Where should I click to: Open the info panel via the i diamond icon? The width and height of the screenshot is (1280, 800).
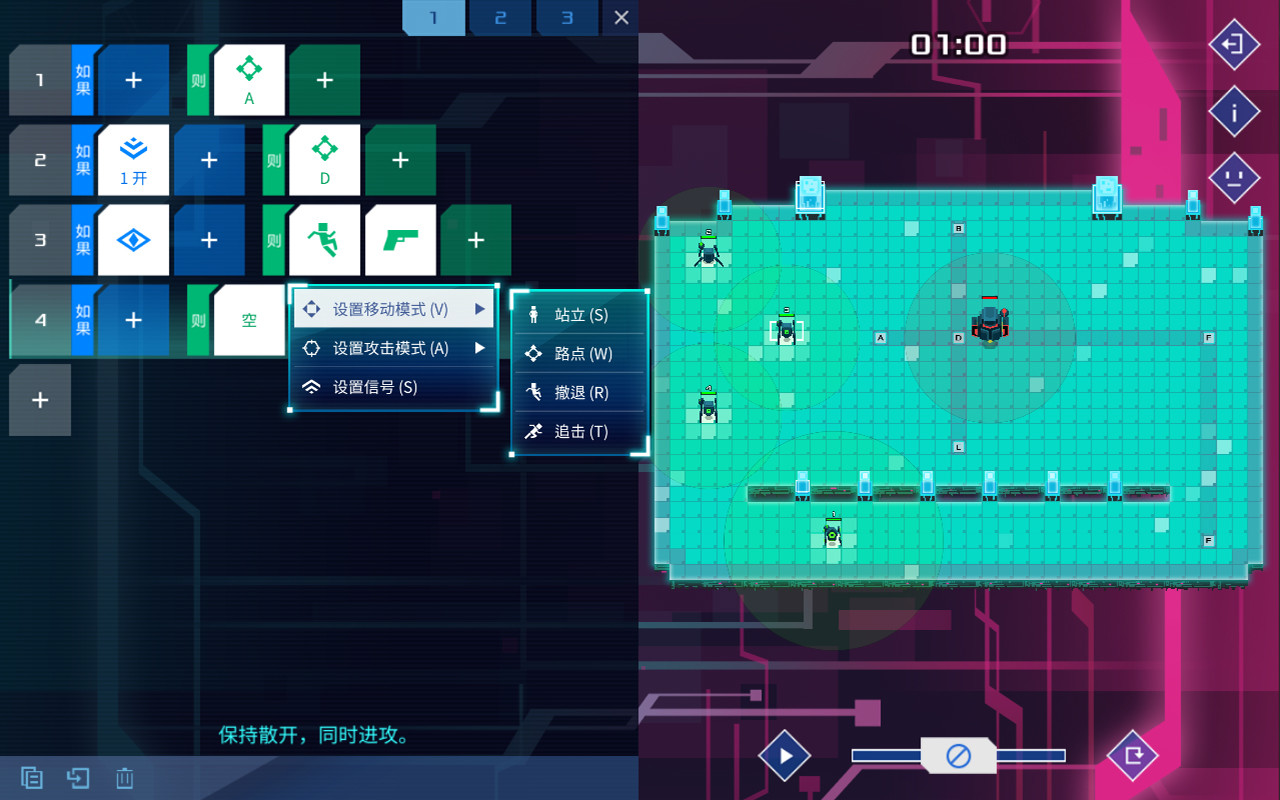[x=1234, y=111]
